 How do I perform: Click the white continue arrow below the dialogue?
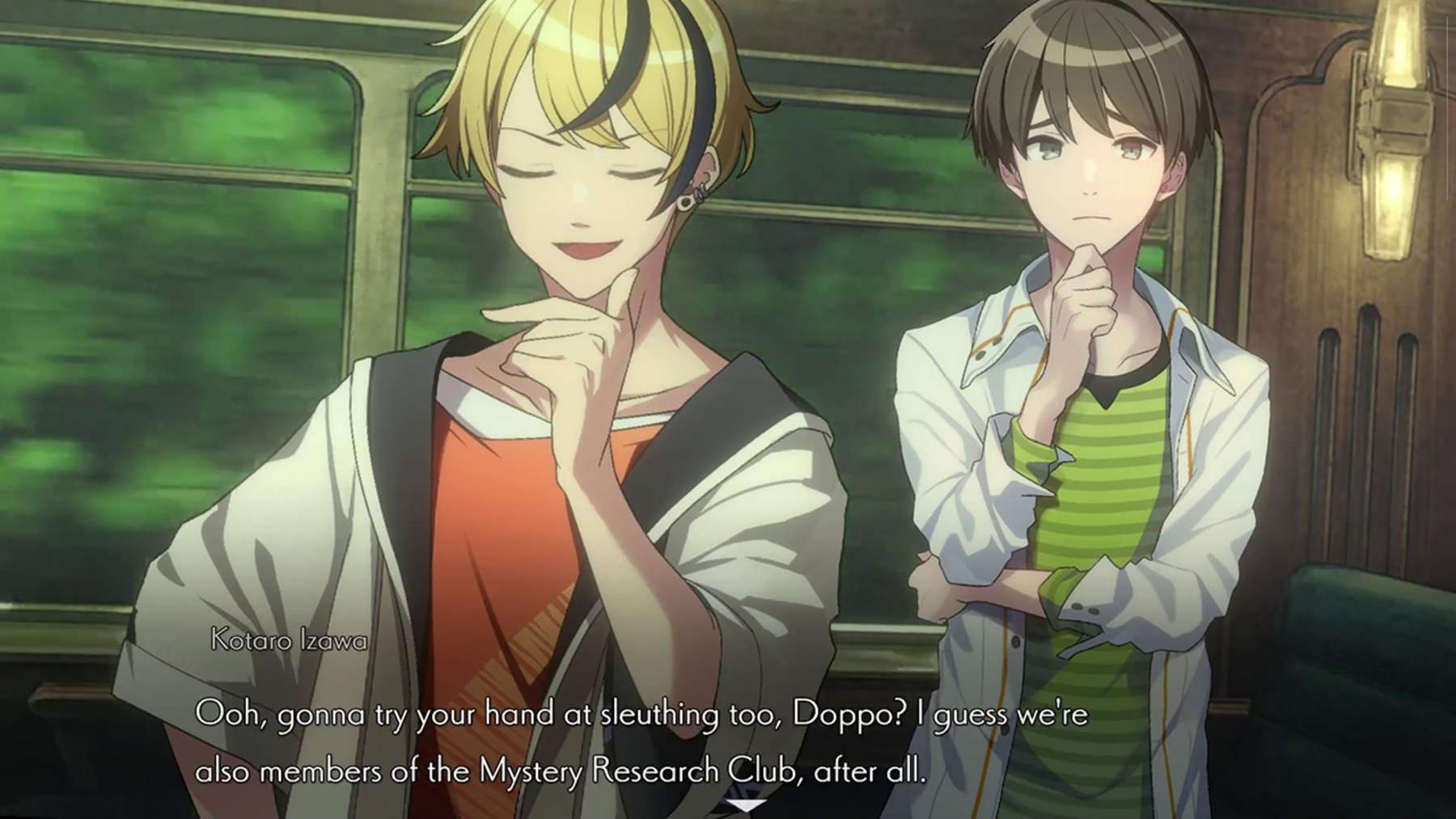click(x=746, y=804)
